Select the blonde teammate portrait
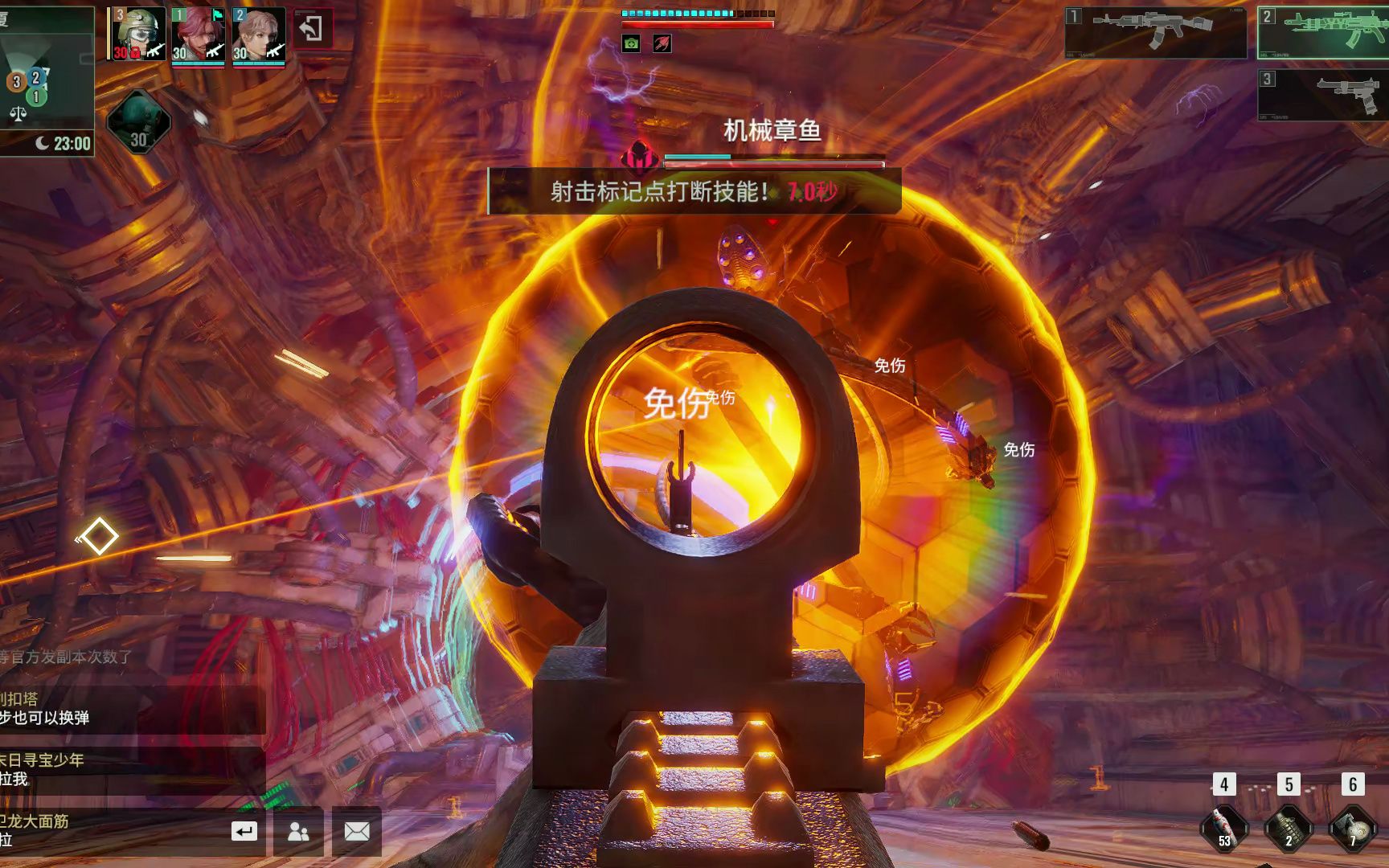The width and height of the screenshot is (1389, 868). [x=259, y=35]
